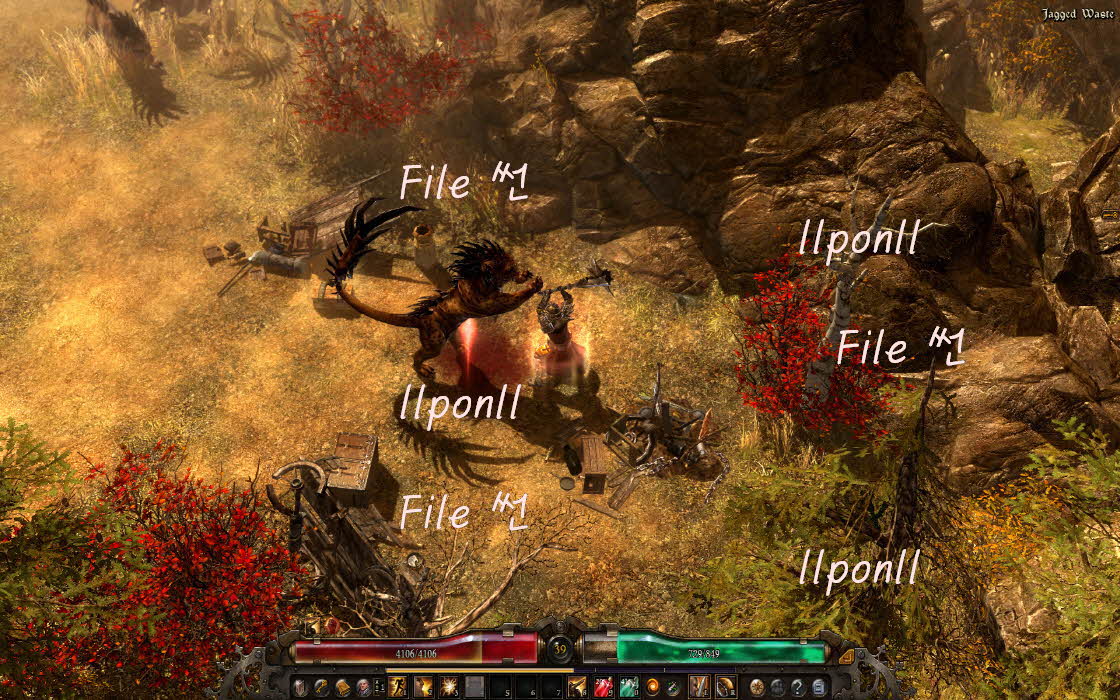Trigger the starburst explosion skill in slot 3
This screenshot has height=700, width=1120.
(449, 687)
